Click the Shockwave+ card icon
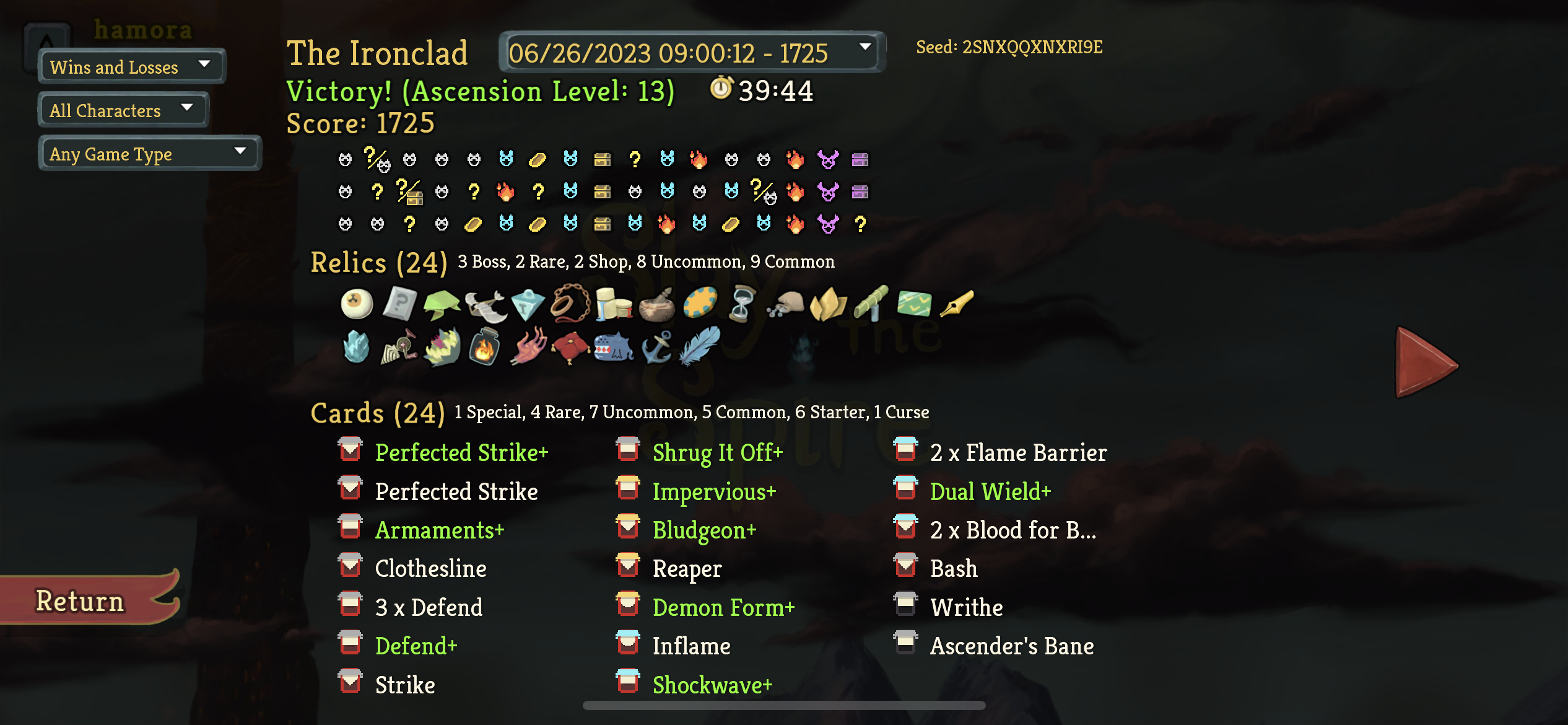The height and width of the screenshot is (725, 1568). pyautogui.click(x=627, y=683)
